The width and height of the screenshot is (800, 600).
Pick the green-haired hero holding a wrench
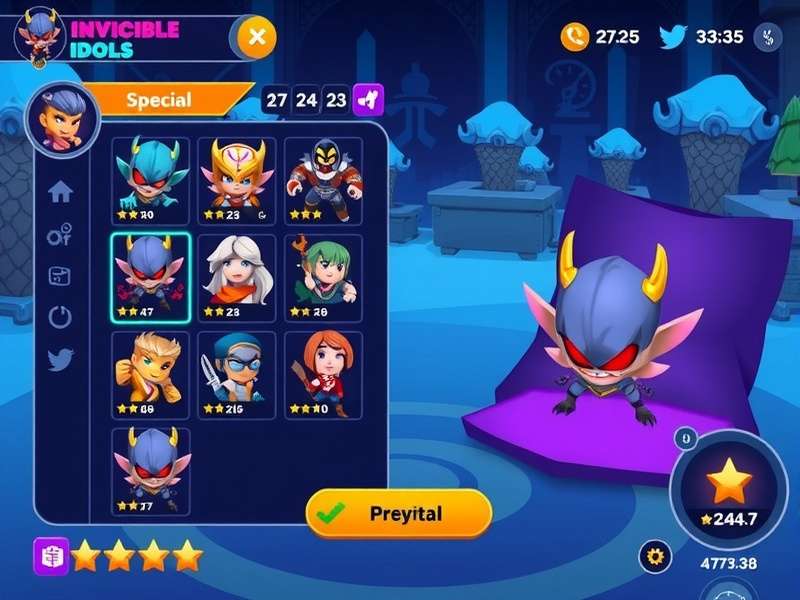323,278
